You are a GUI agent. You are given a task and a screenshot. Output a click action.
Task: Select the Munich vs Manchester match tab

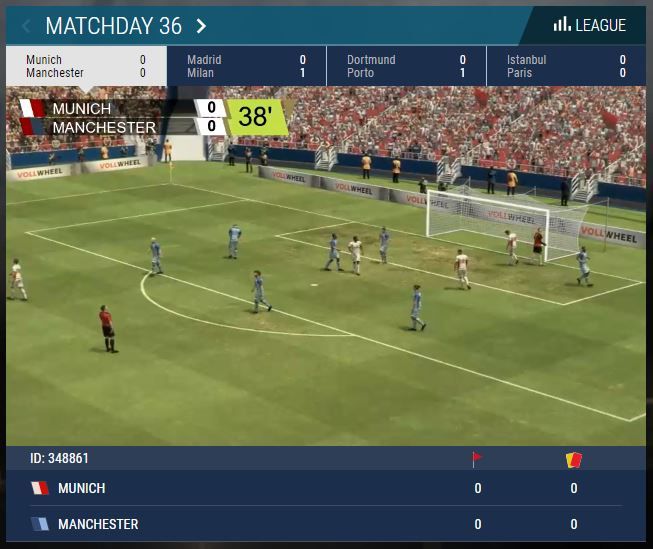[x=85, y=66]
